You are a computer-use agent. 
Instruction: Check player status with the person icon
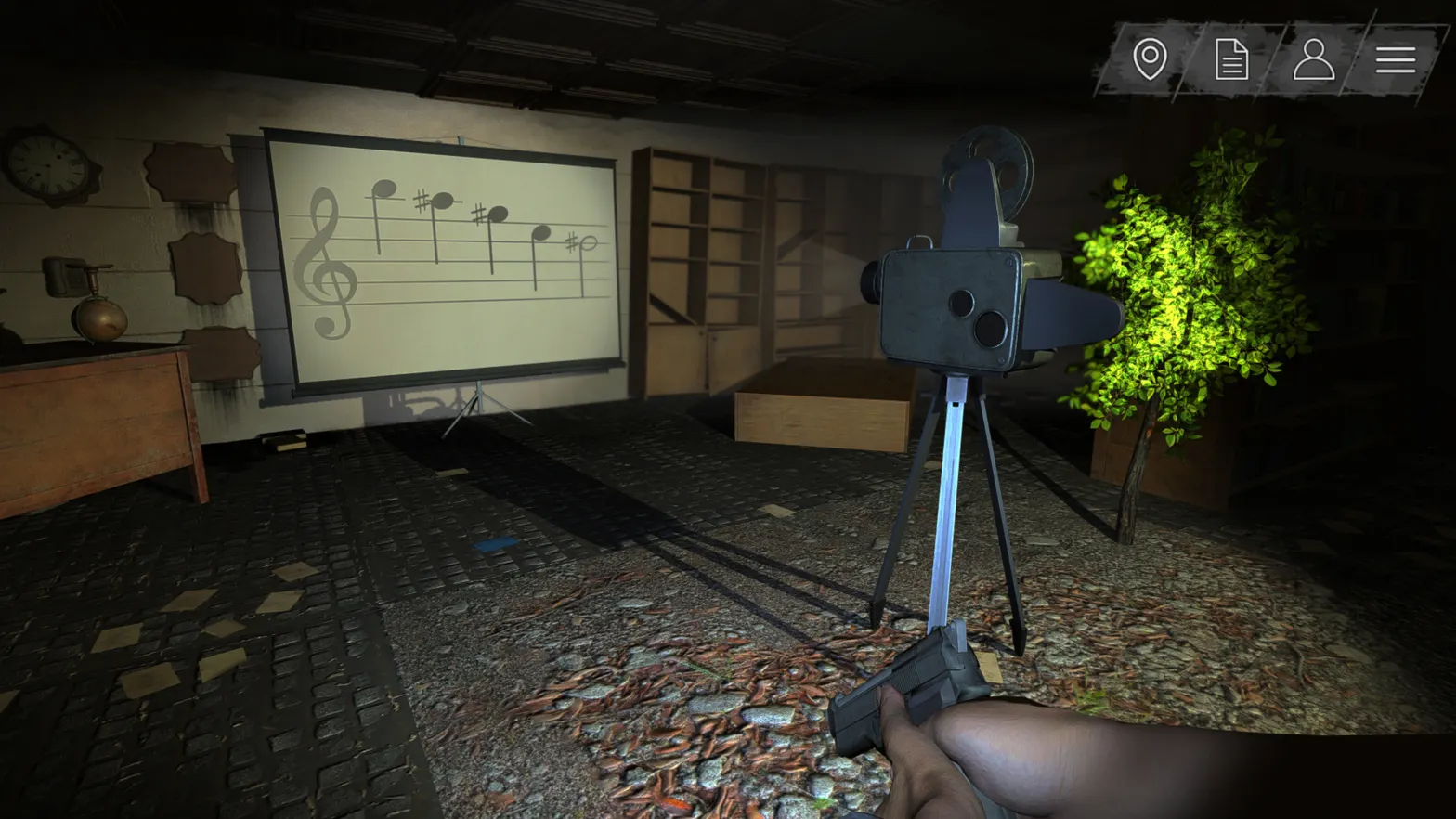point(1313,59)
